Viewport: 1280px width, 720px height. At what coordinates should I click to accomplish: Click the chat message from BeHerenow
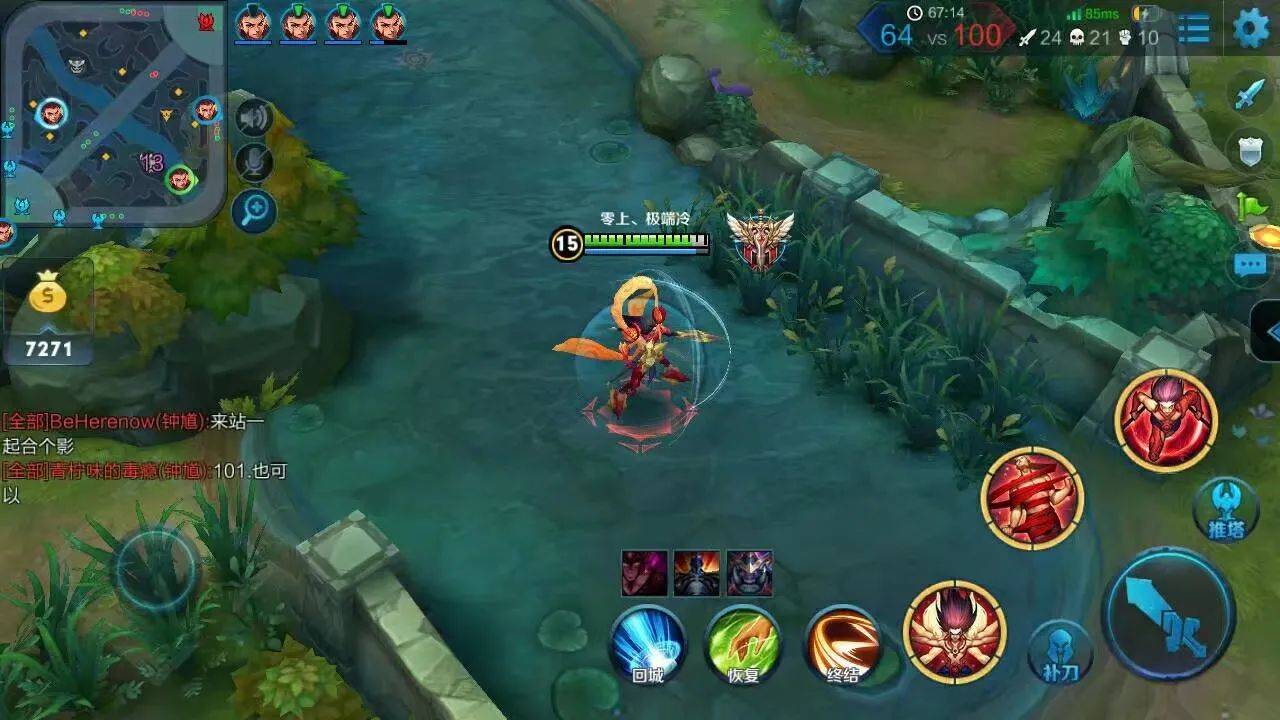click(135, 433)
